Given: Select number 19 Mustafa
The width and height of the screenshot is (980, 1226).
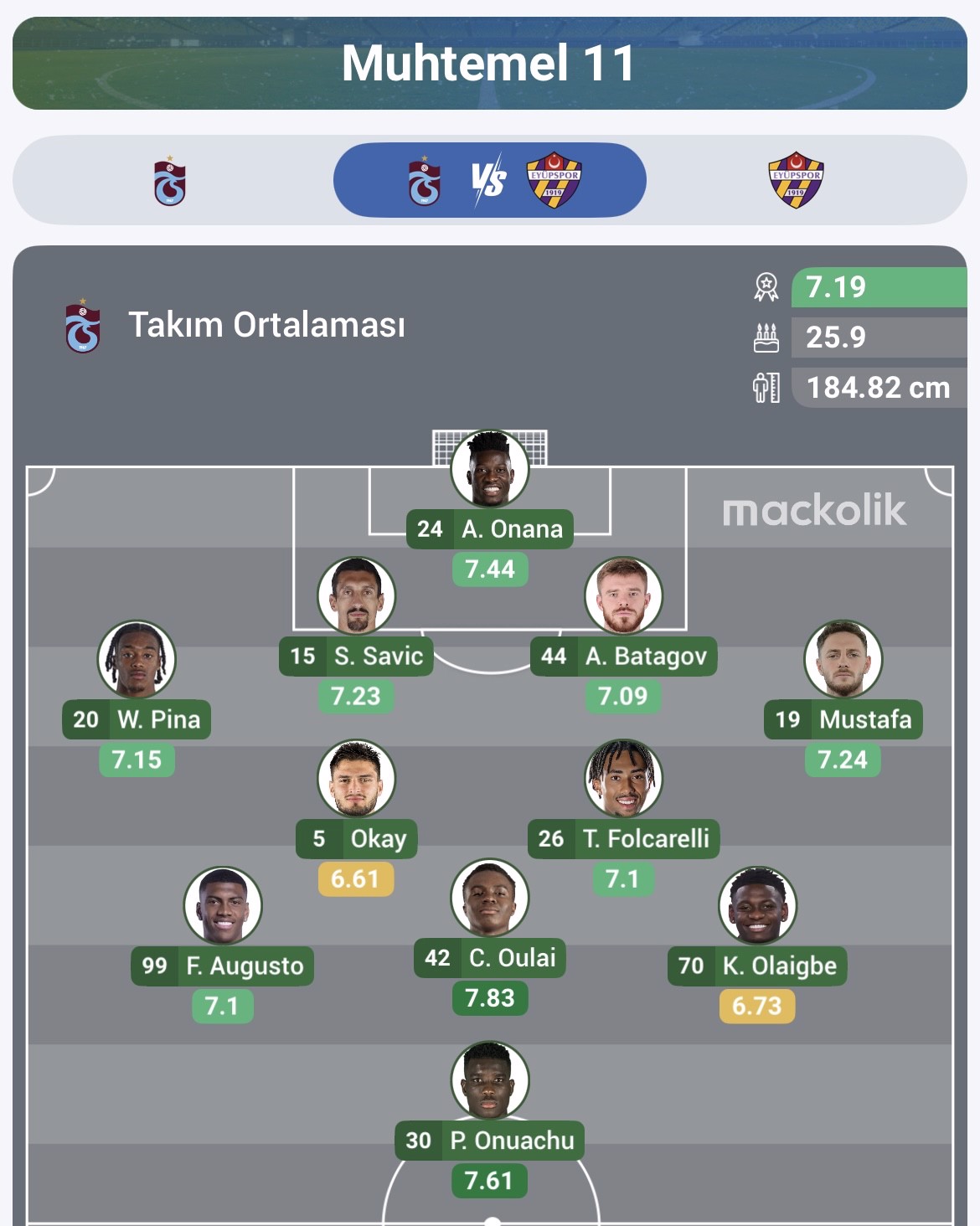Looking at the screenshot, I should [x=843, y=661].
